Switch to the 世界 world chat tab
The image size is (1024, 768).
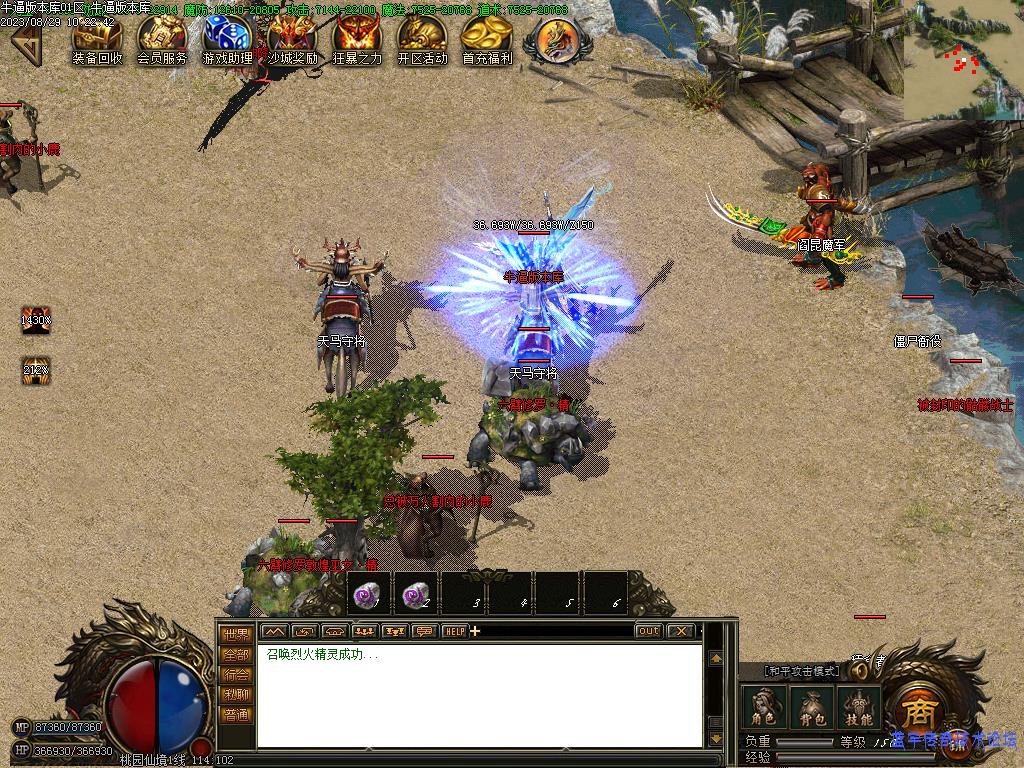point(237,634)
